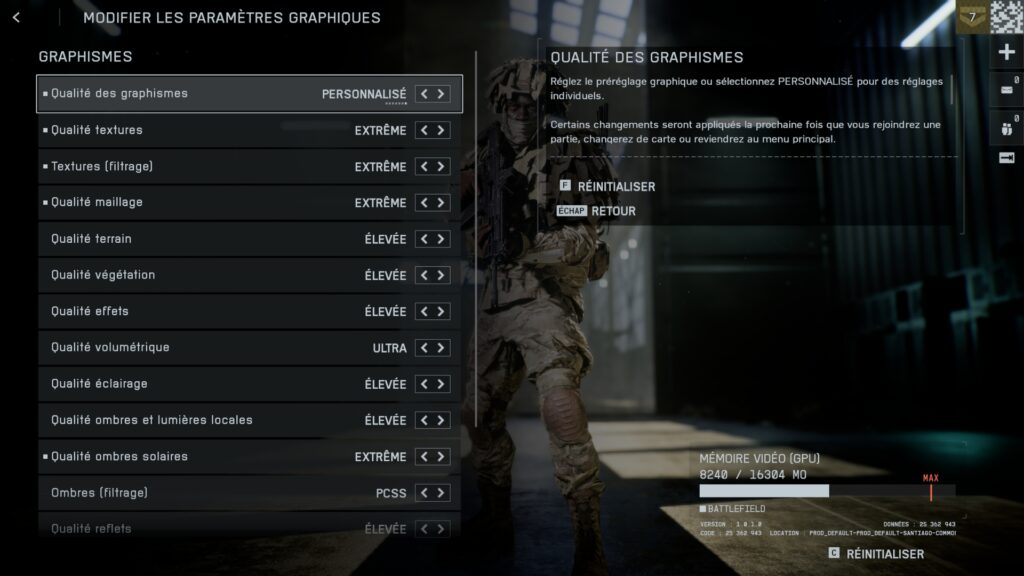
Task: Click RÉINITIALISER below the video memory bar
Action: tap(884, 554)
